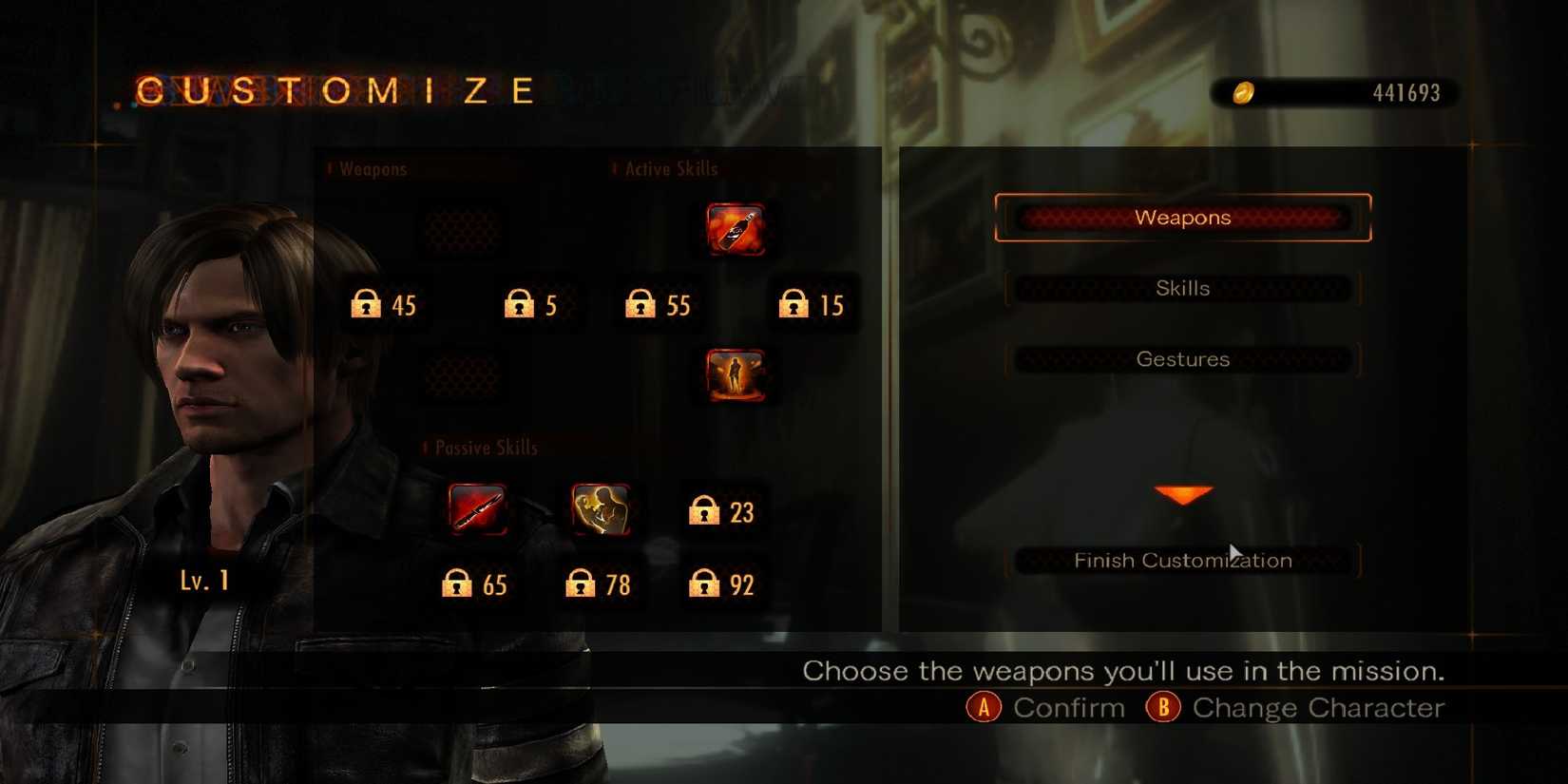Click the locked passive skill costing 92

[722, 584]
